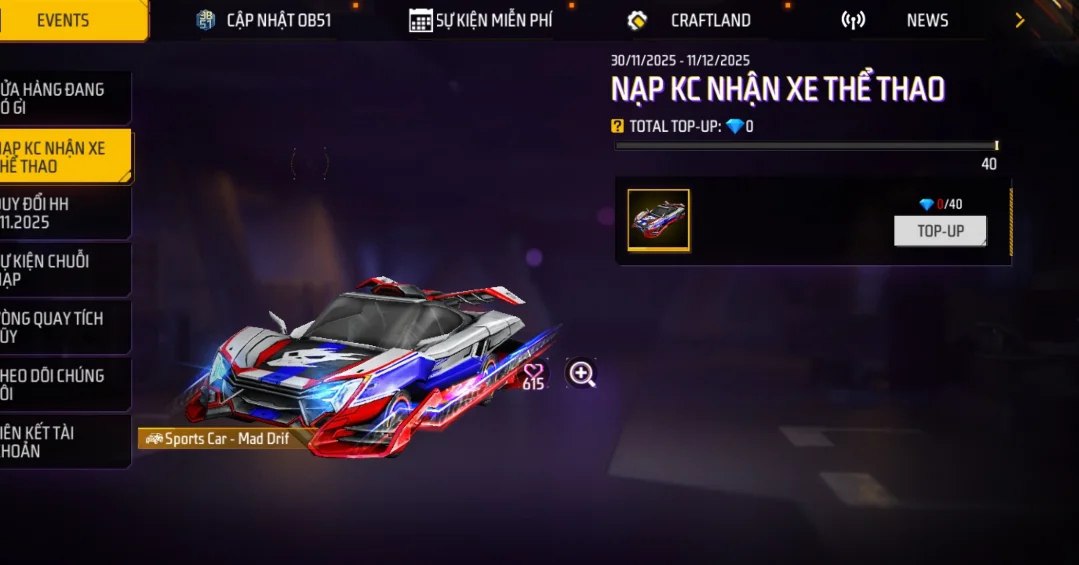Click the magnifying glass preview icon
The image size is (1079, 565).
click(581, 374)
